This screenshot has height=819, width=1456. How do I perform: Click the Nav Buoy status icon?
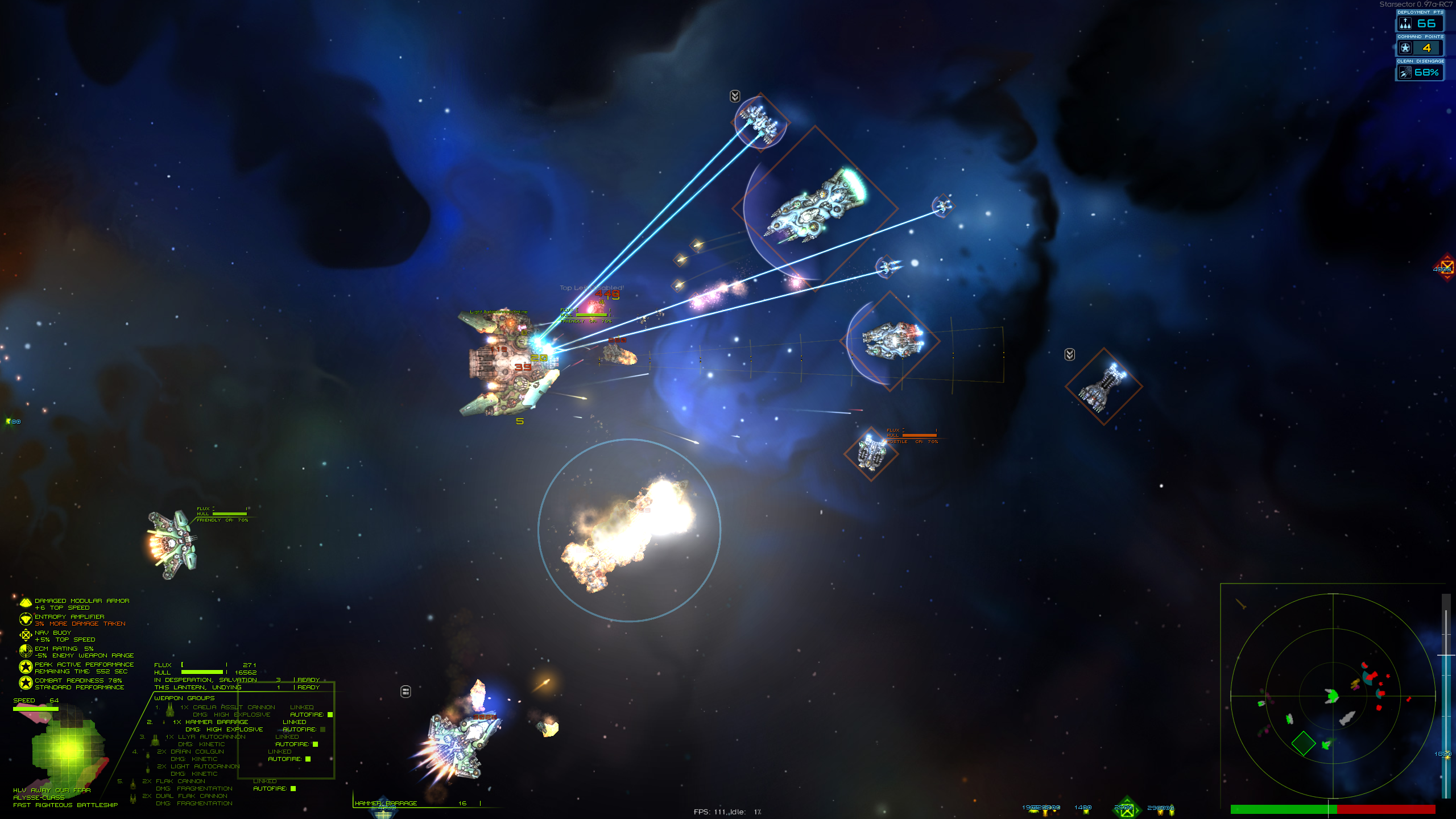26,635
